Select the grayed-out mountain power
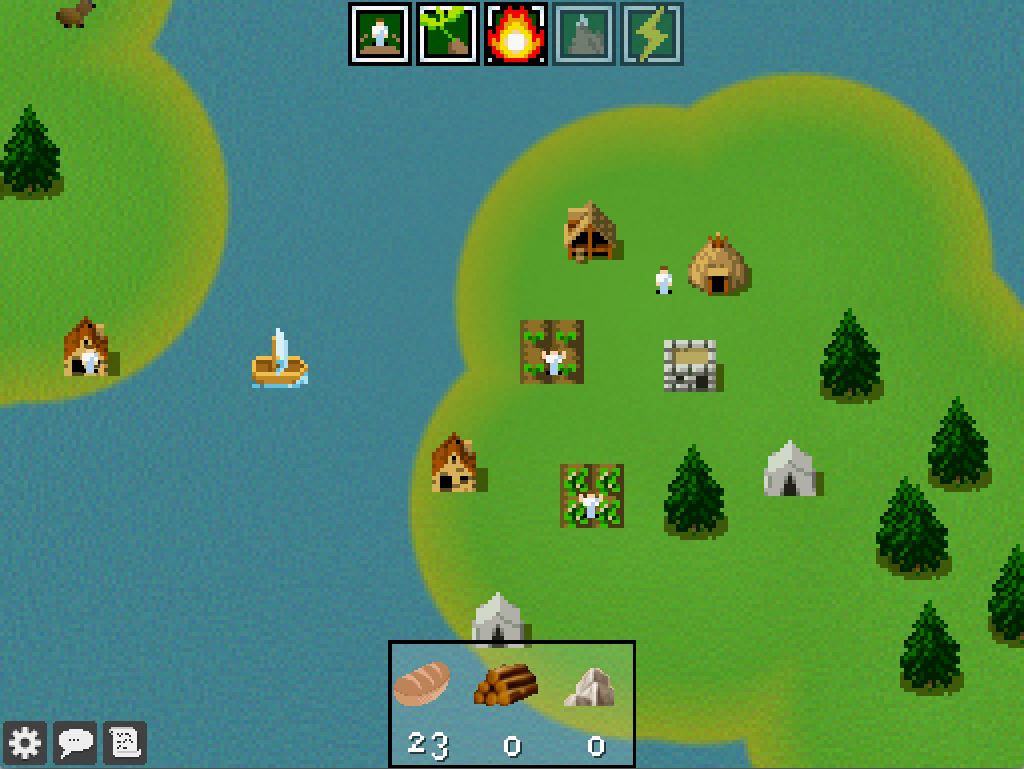 tap(584, 34)
